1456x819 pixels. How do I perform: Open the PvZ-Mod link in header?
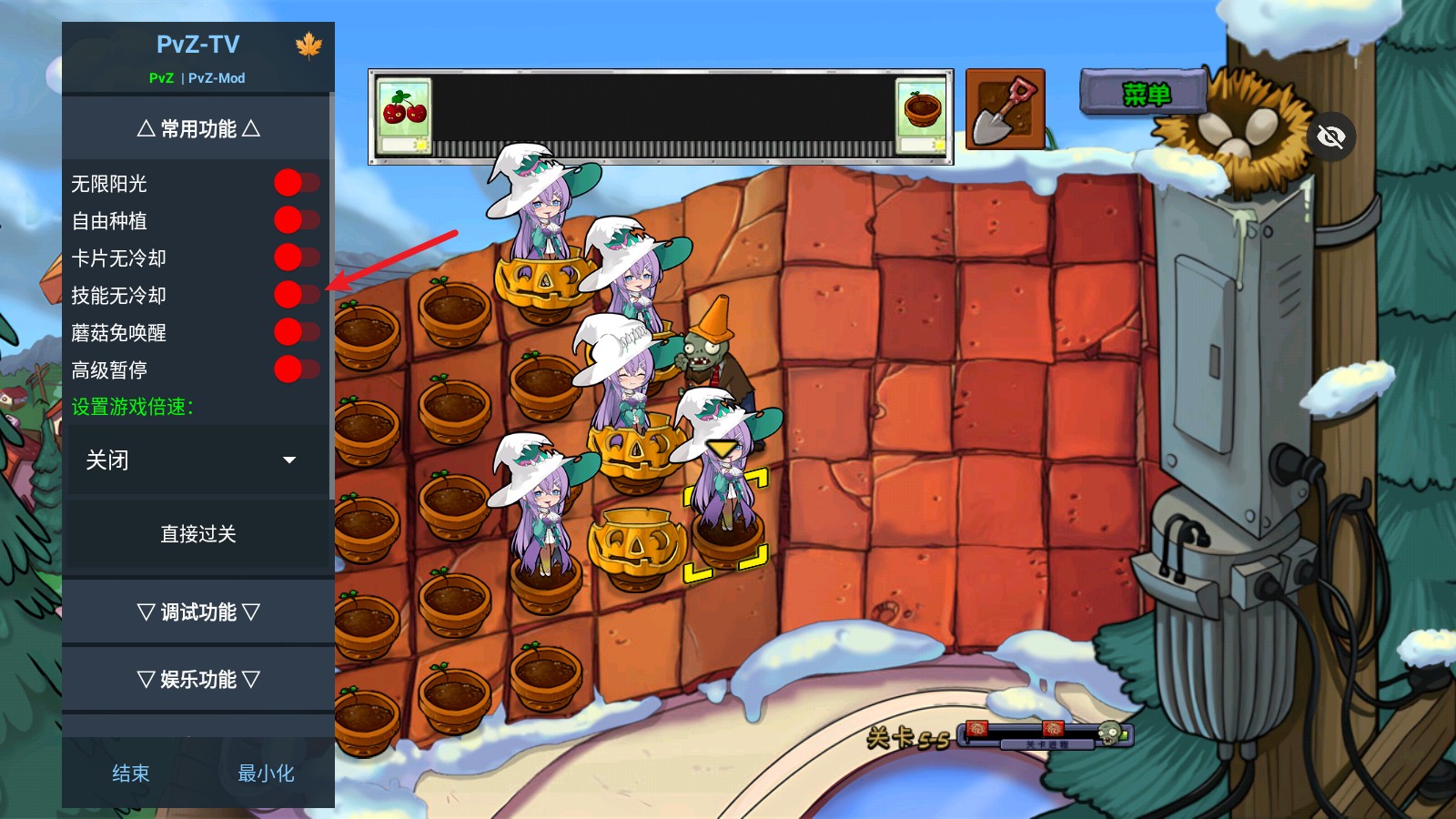pyautogui.click(x=217, y=78)
